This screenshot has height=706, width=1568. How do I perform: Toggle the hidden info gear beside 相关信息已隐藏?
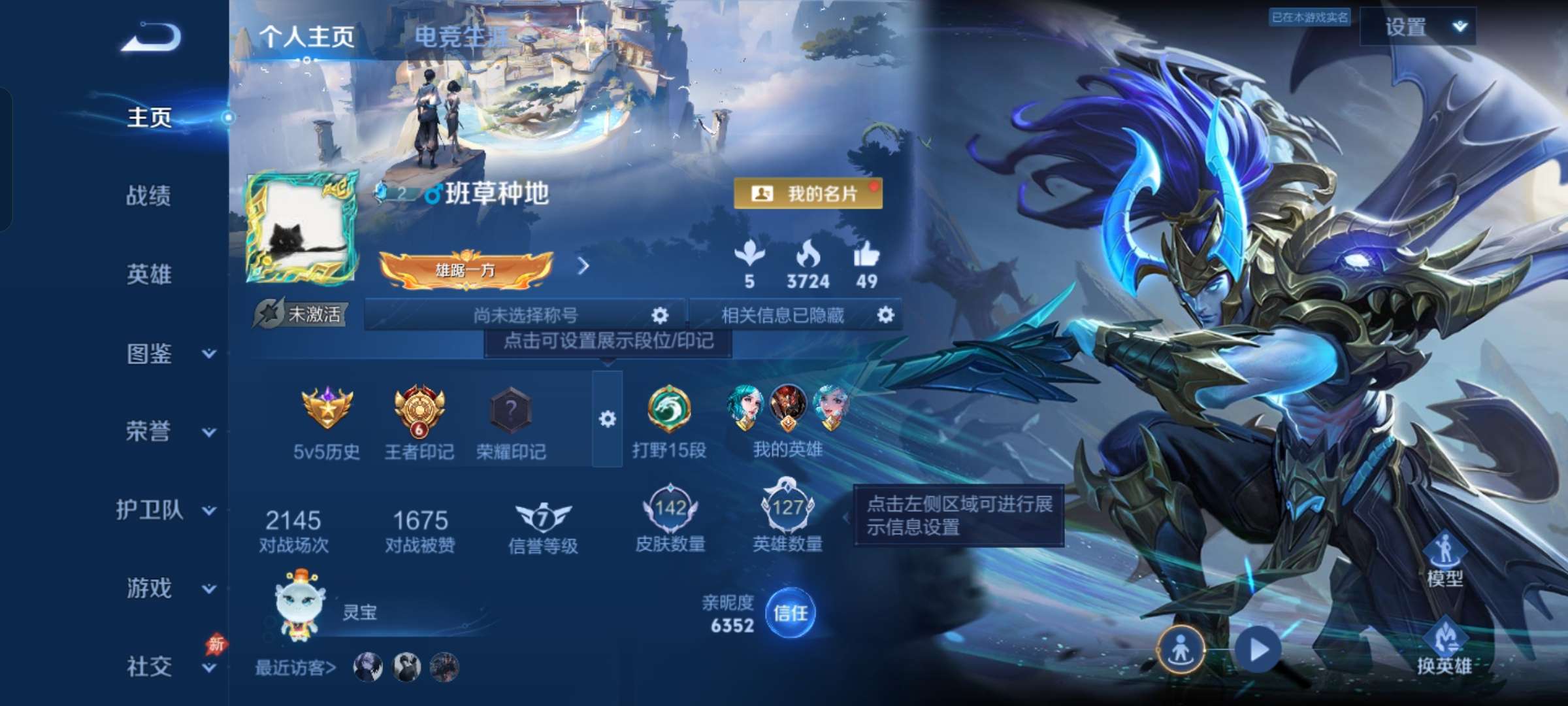tap(885, 316)
